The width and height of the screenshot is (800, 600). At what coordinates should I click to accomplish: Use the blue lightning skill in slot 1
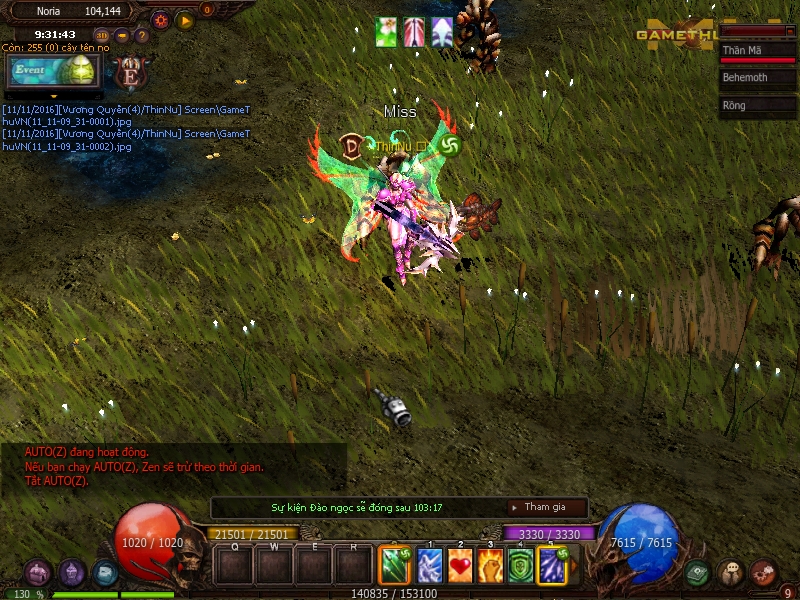click(x=430, y=565)
